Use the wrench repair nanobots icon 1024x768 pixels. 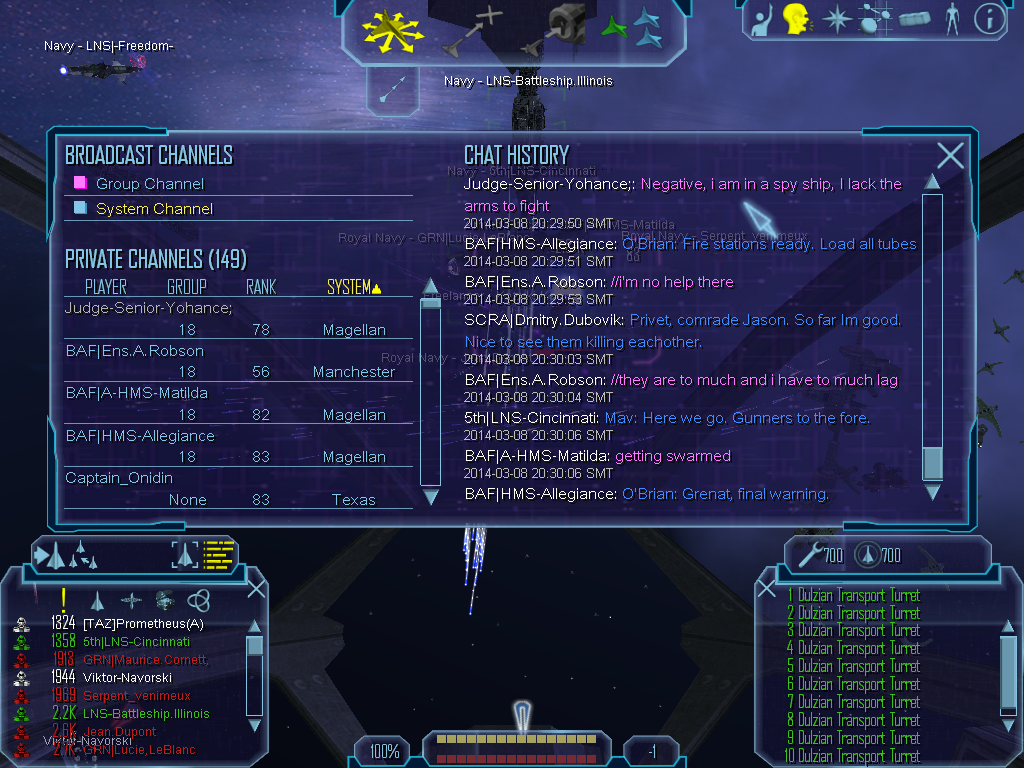click(807, 553)
